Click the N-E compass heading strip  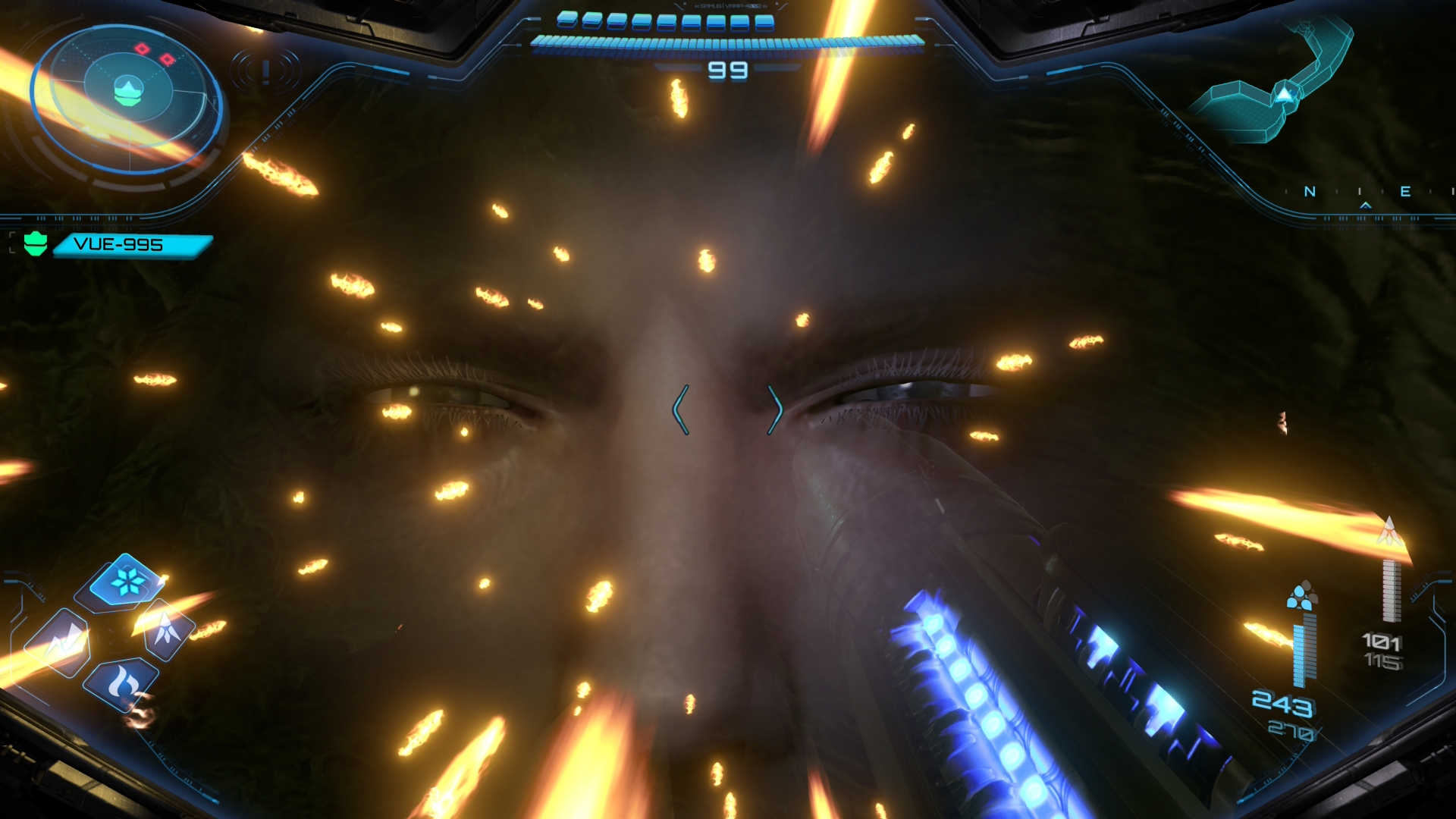[1365, 193]
